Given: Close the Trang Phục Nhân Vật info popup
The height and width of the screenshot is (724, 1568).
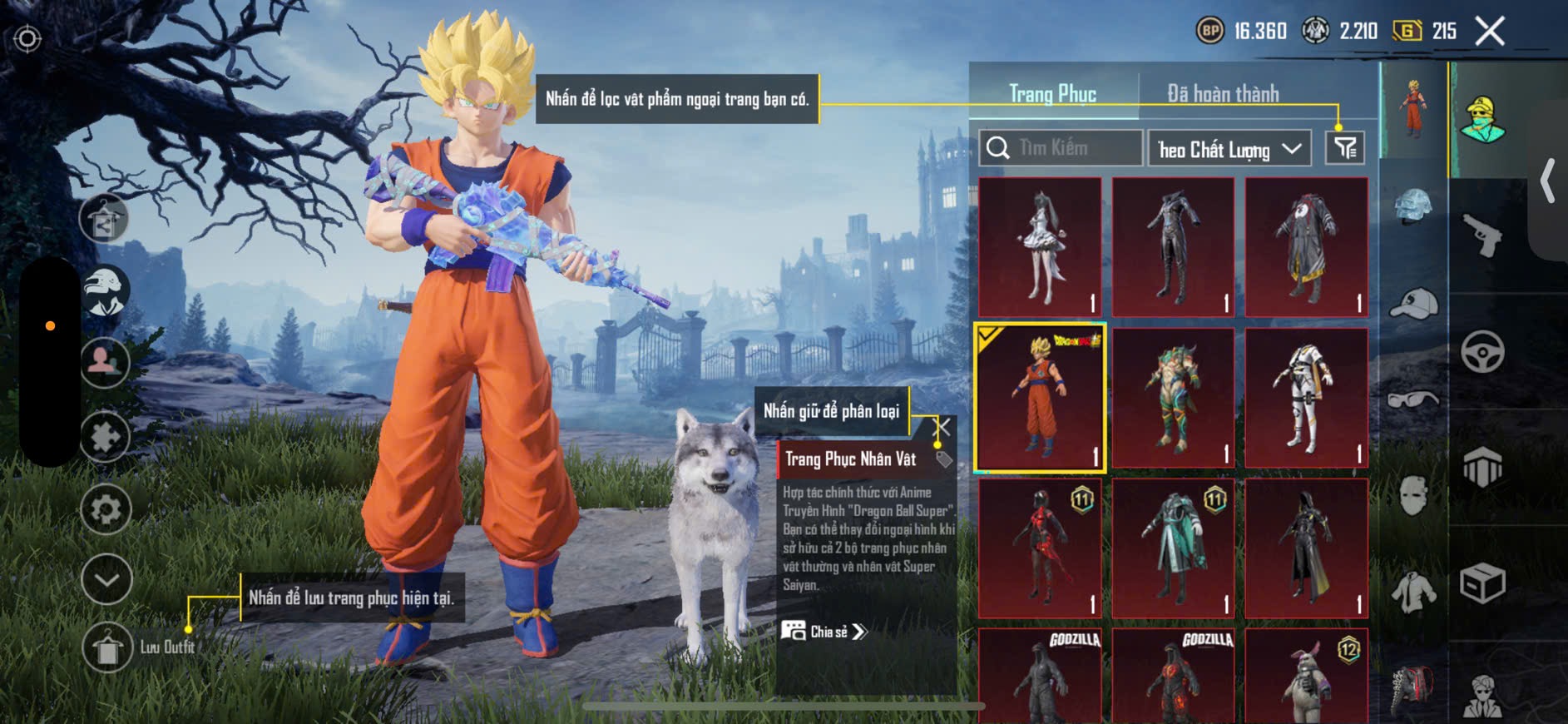Looking at the screenshot, I should click(x=943, y=429).
